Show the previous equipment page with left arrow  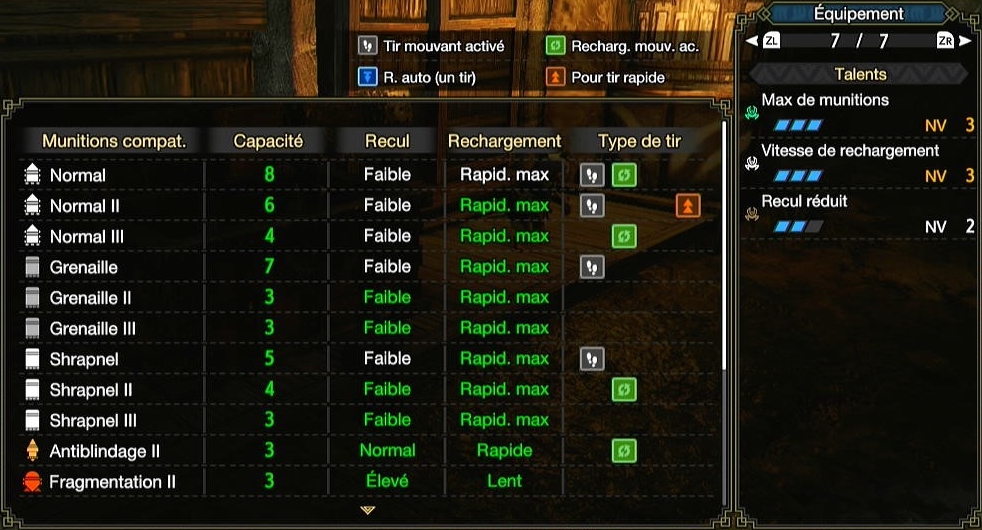tap(752, 41)
